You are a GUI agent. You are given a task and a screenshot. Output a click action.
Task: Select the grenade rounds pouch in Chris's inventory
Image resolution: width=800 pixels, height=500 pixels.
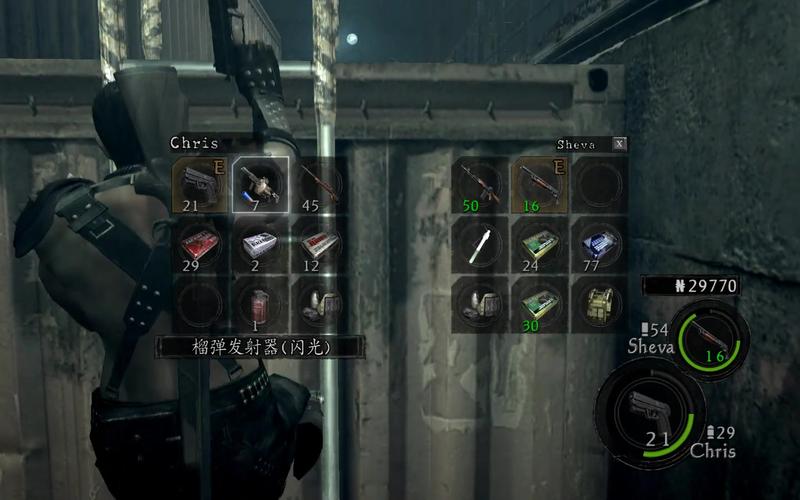tap(320, 303)
